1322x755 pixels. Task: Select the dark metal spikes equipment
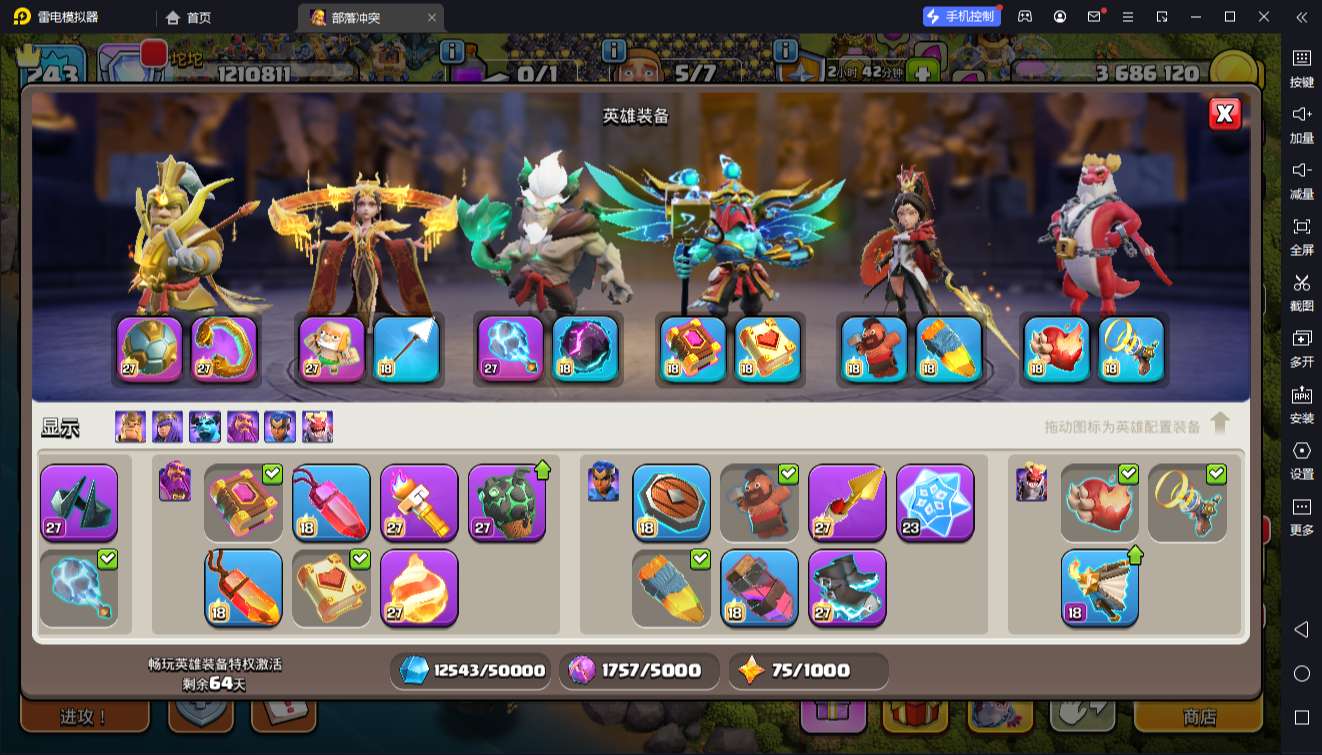(79, 502)
